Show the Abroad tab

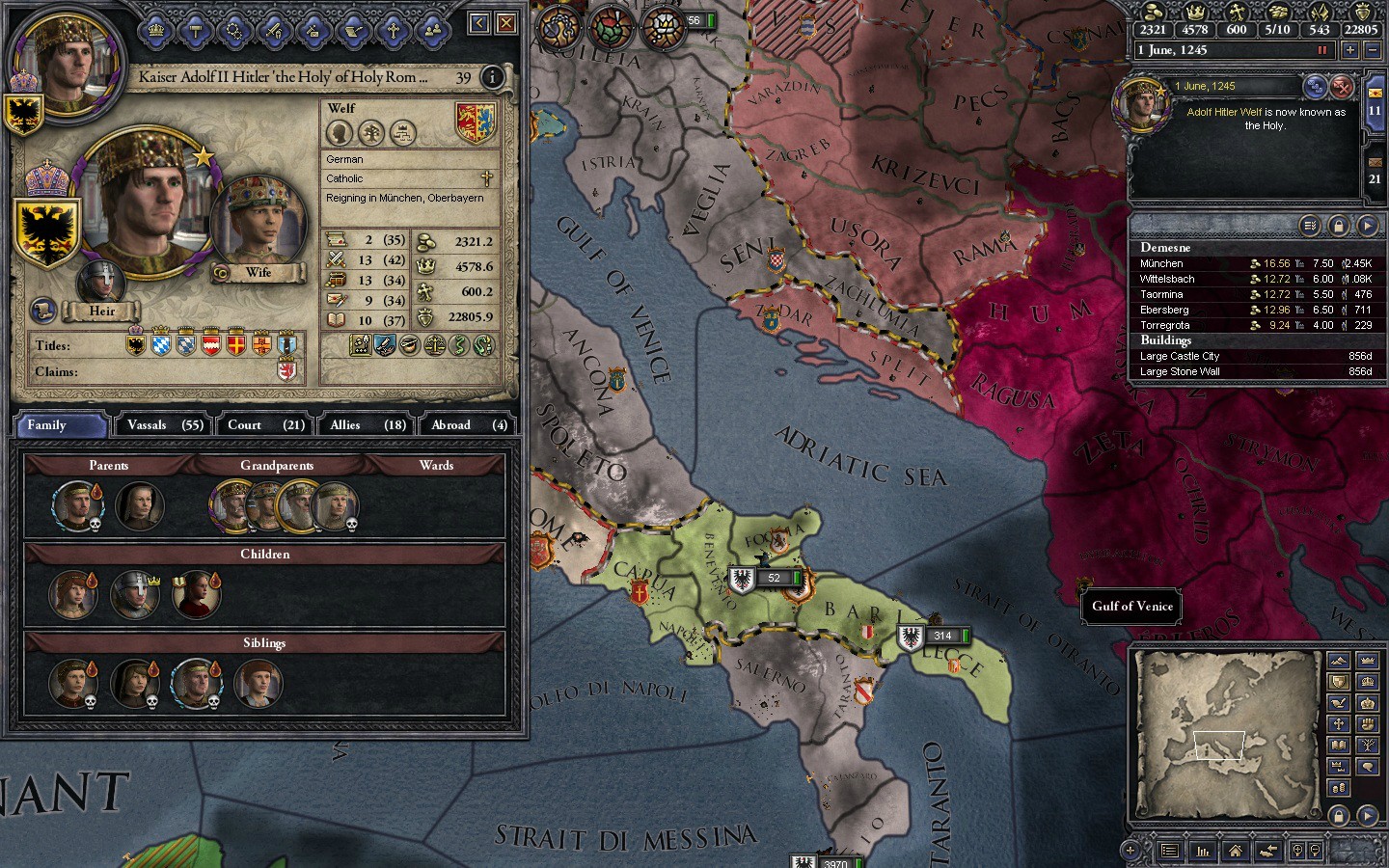pyautogui.click(x=468, y=424)
